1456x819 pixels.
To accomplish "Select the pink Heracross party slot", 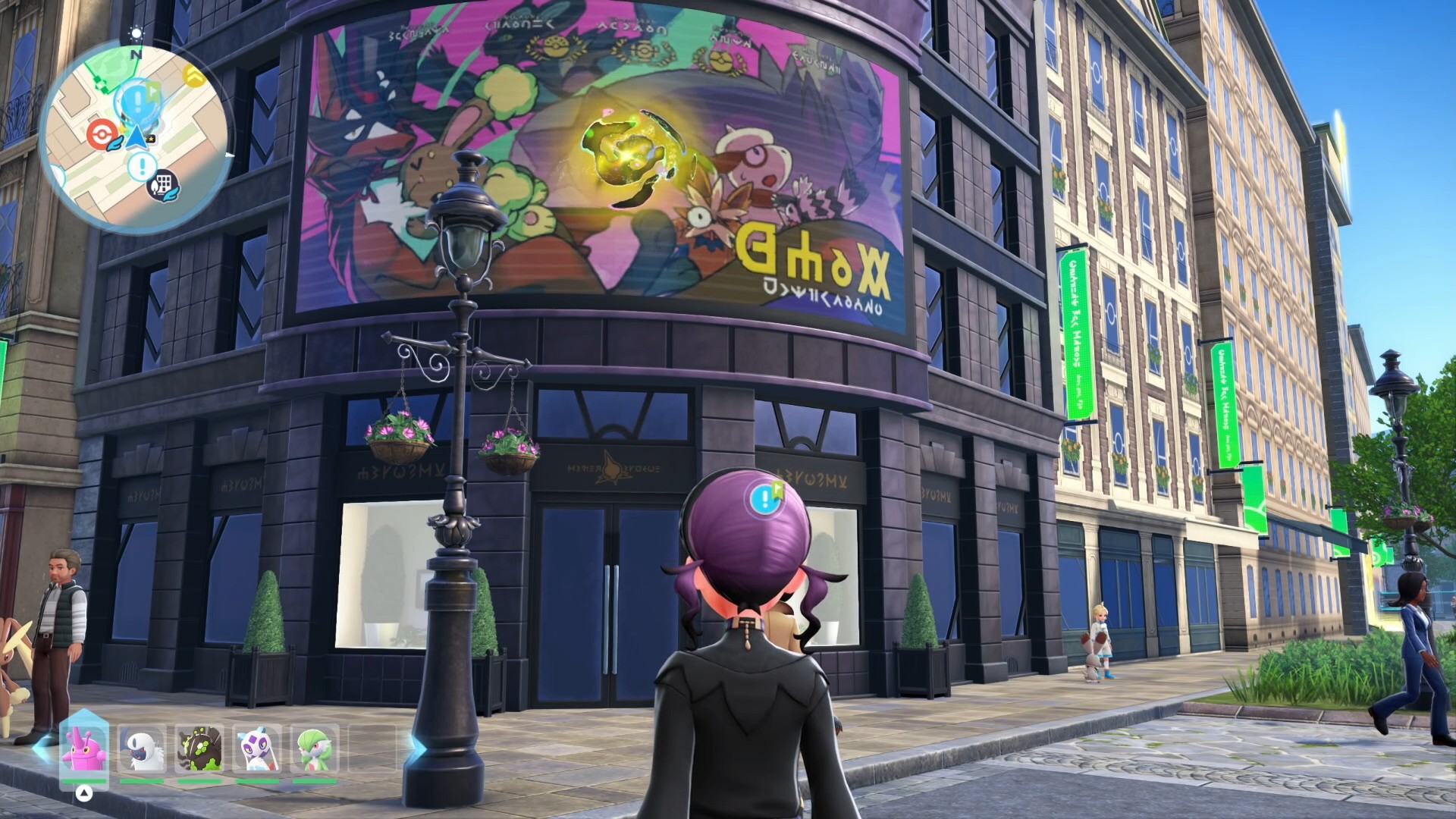I will pyautogui.click(x=83, y=748).
